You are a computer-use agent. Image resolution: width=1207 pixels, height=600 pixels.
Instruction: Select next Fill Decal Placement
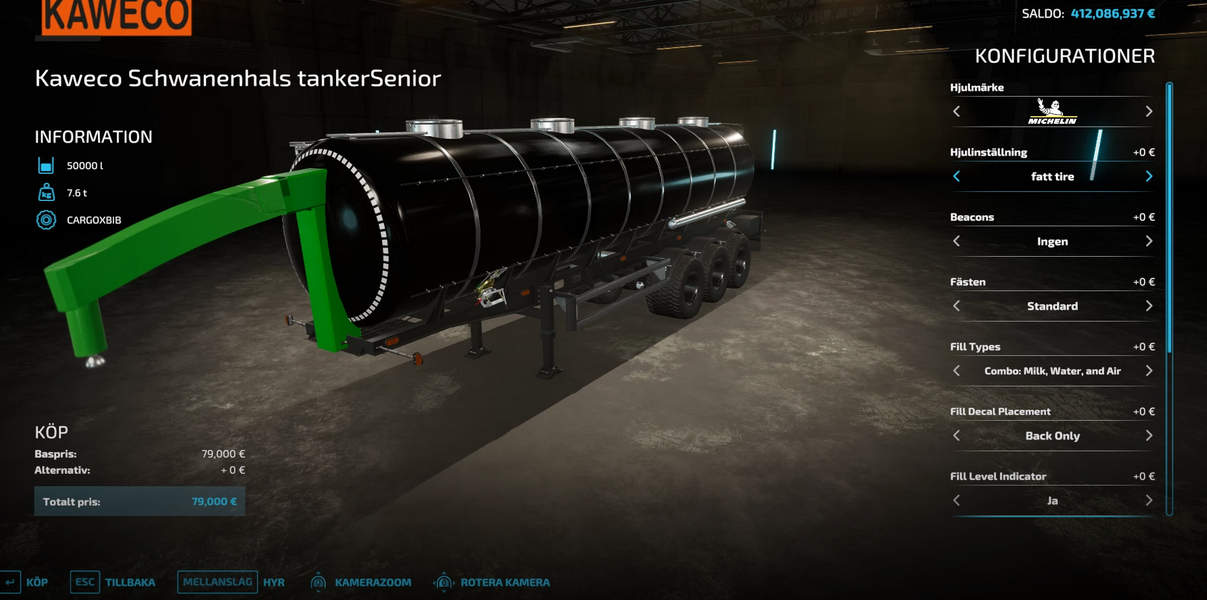[1148, 436]
